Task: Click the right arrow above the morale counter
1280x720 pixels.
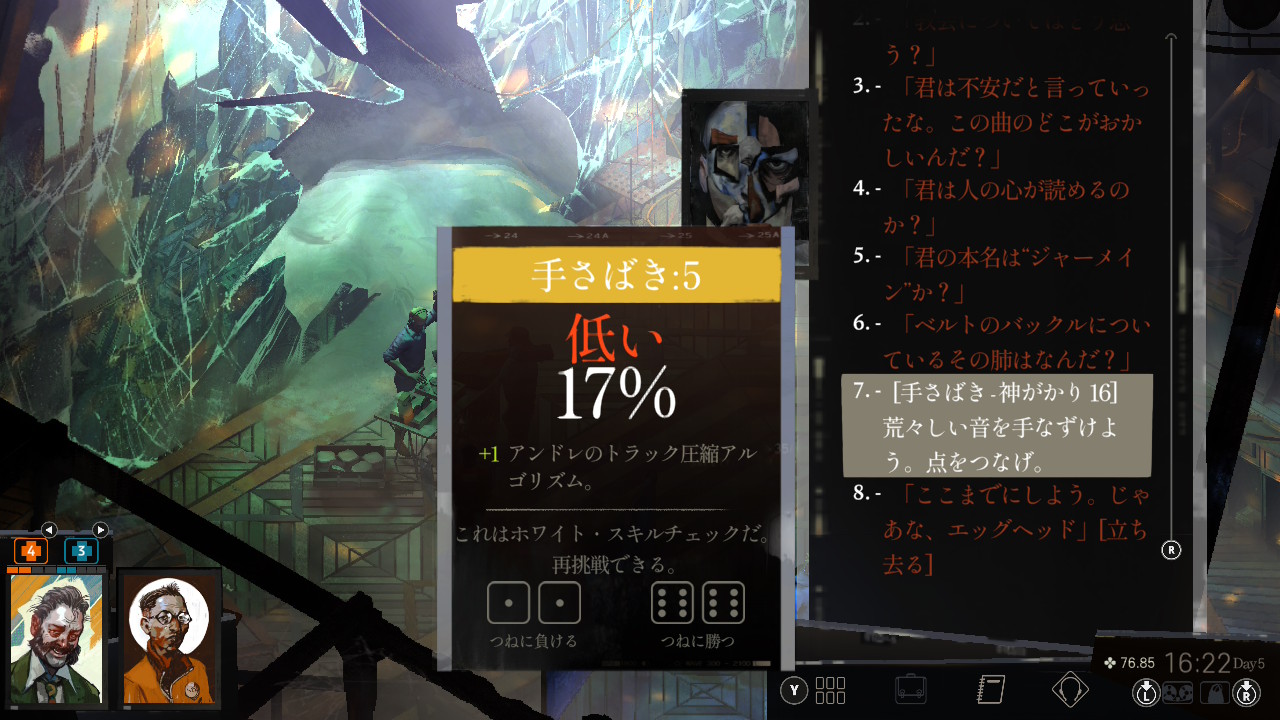Action: point(100,529)
